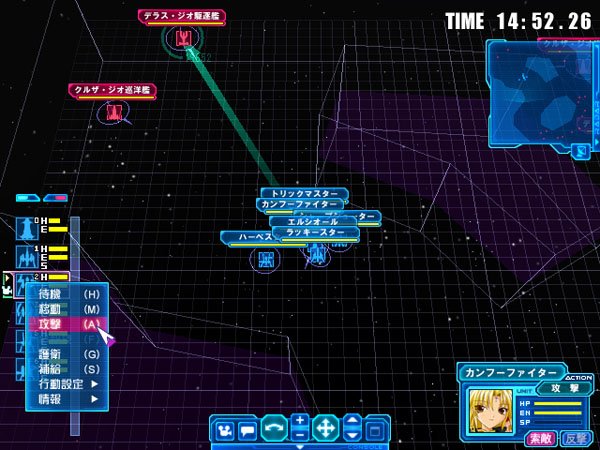Click the 索敵 (search) button
The height and width of the screenshot is (450, 600).
(540, 438)
